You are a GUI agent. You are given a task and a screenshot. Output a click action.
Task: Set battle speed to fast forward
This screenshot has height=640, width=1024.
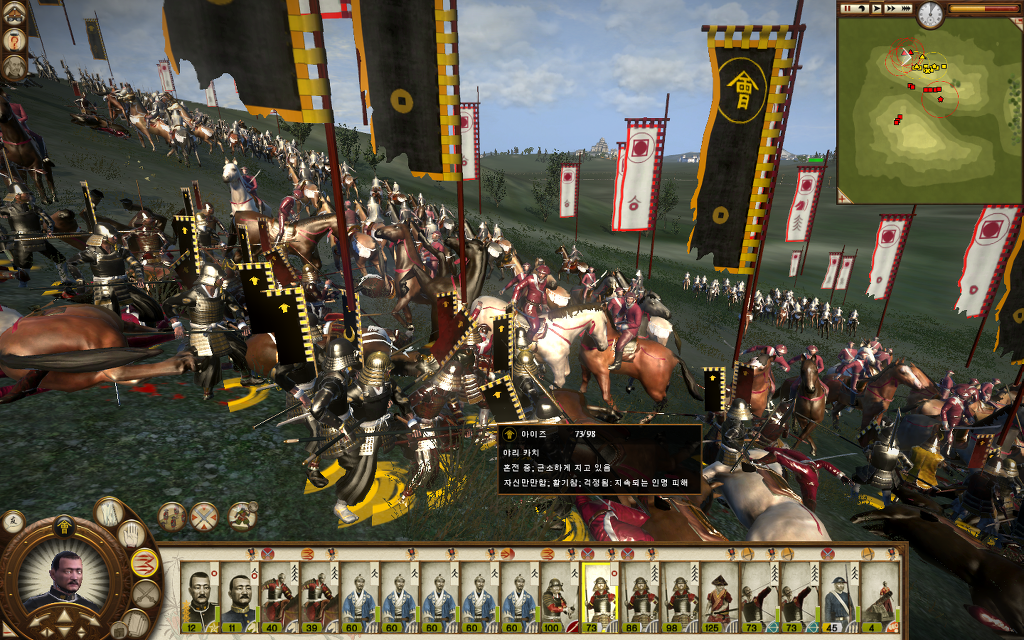click(x=889, y=9)
